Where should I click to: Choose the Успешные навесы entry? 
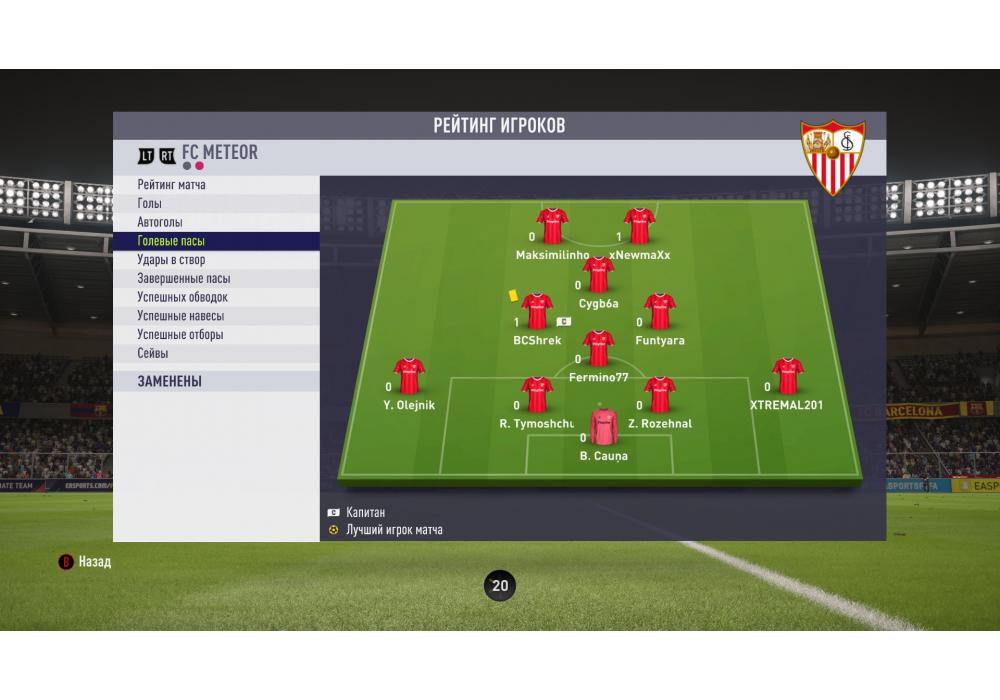coord(180,316)
